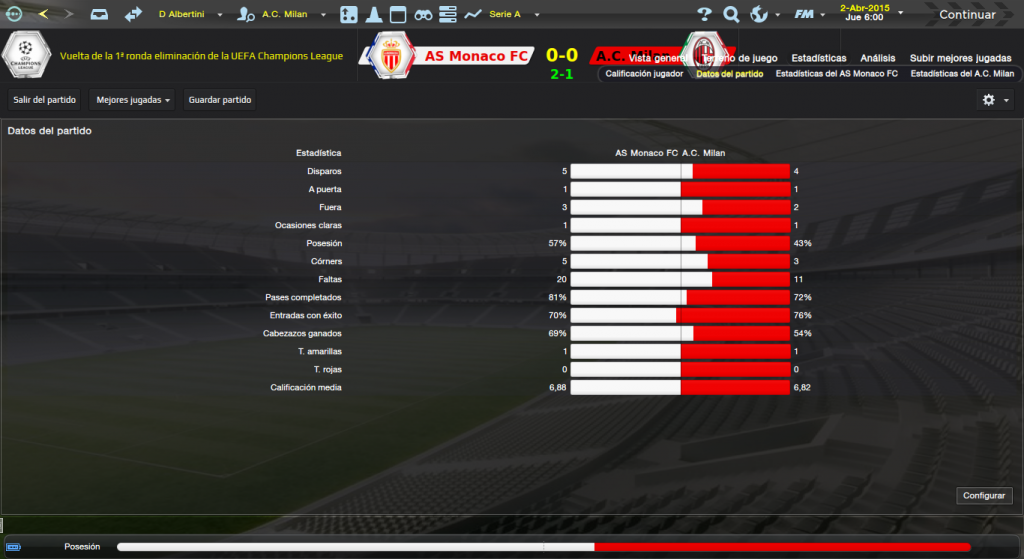The image size is (1024, 559).
Task: Open the Estadísticas section
Action: point(818,58)
